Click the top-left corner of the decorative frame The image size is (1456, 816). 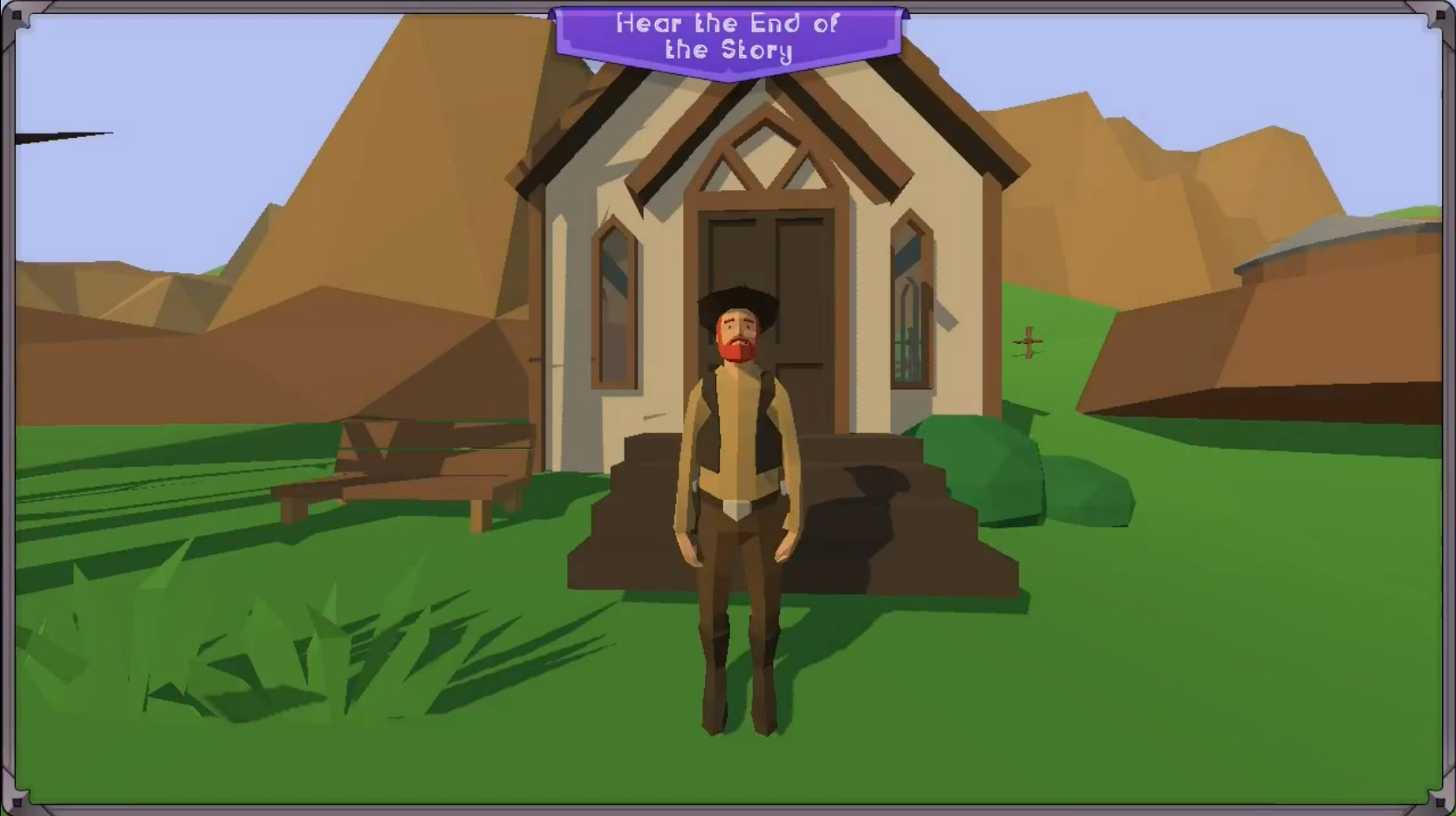coord(17,16)
